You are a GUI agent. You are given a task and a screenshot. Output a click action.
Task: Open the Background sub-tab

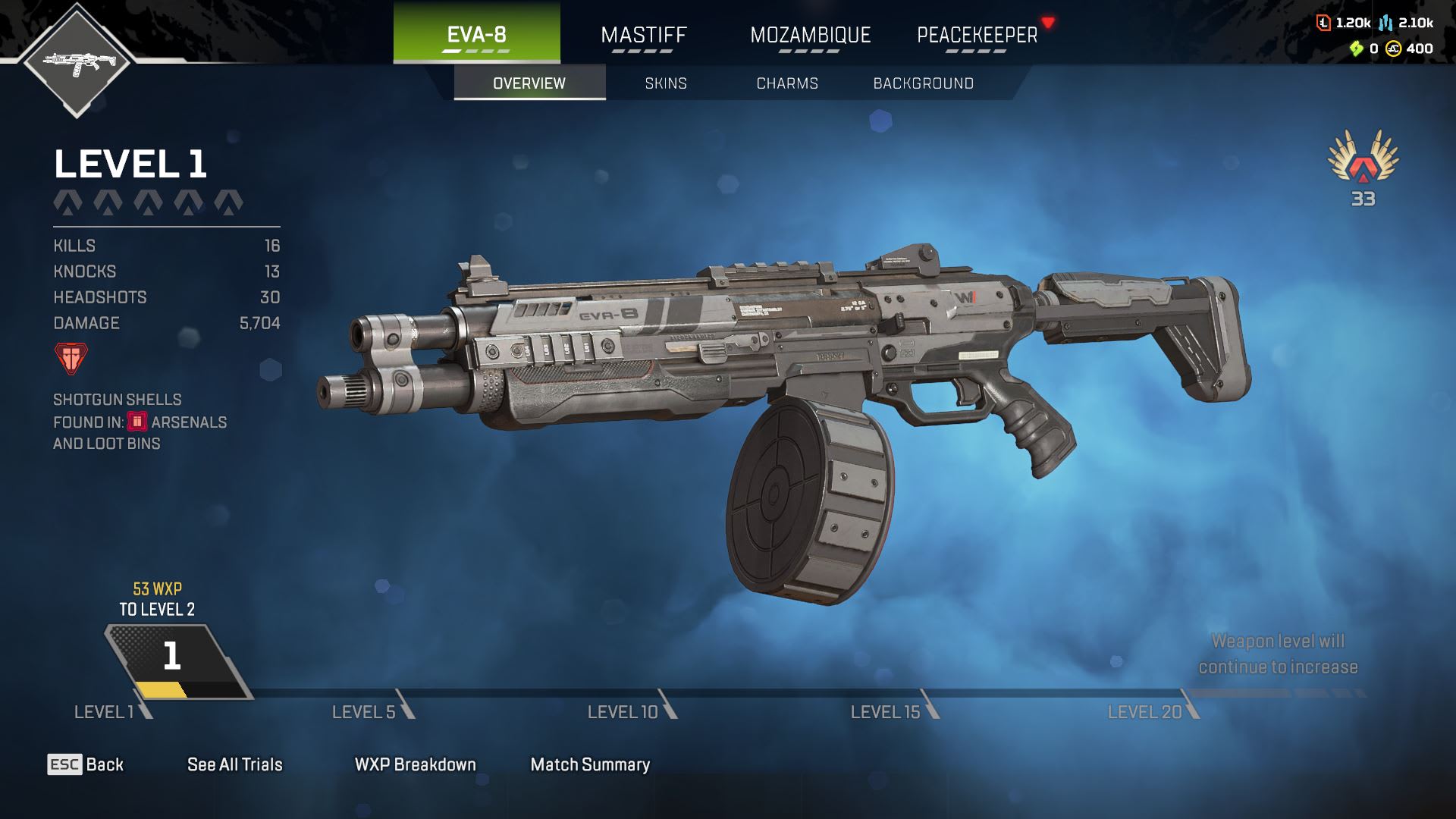(923, 83)
